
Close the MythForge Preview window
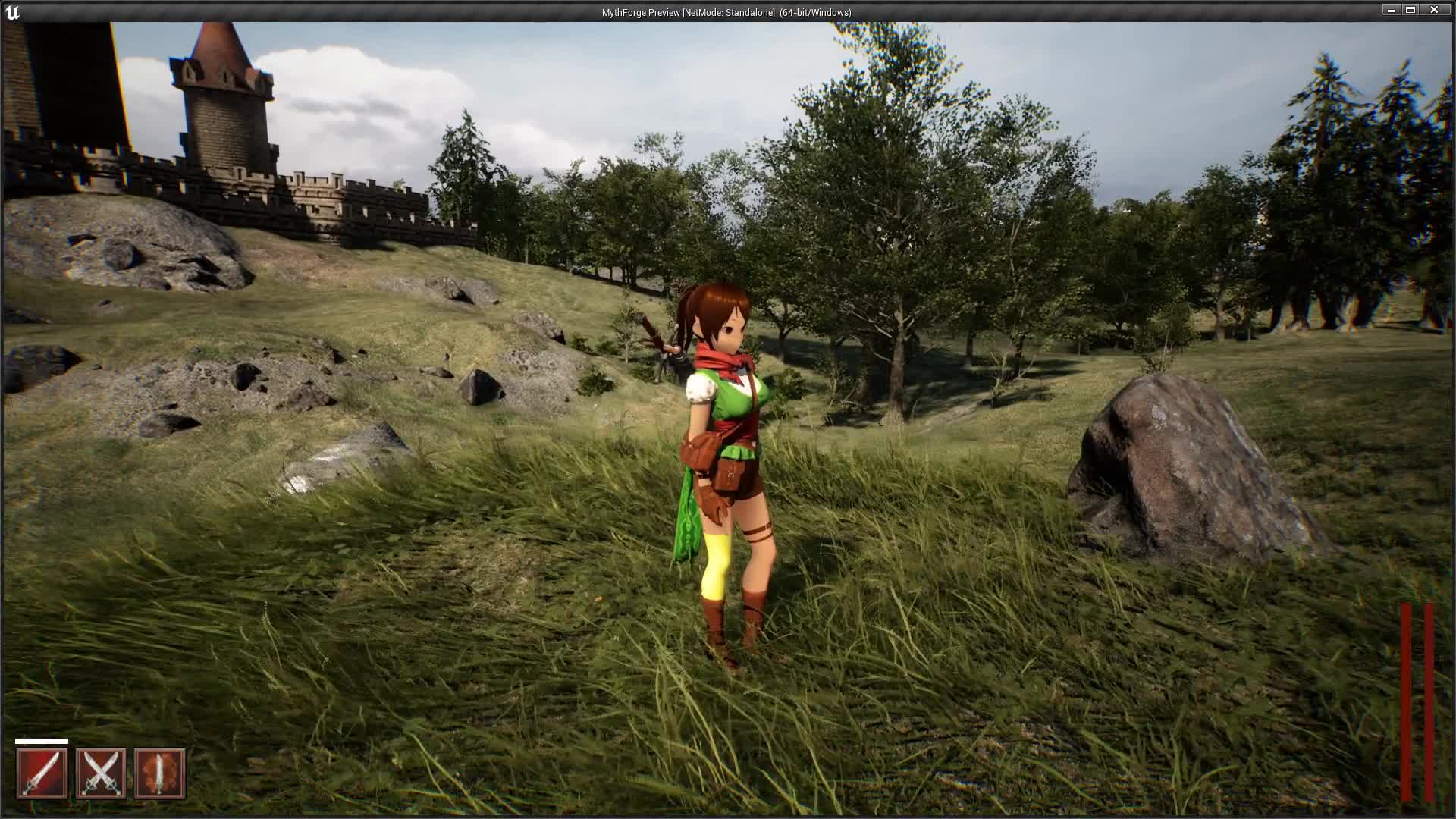click(1434, 10)
